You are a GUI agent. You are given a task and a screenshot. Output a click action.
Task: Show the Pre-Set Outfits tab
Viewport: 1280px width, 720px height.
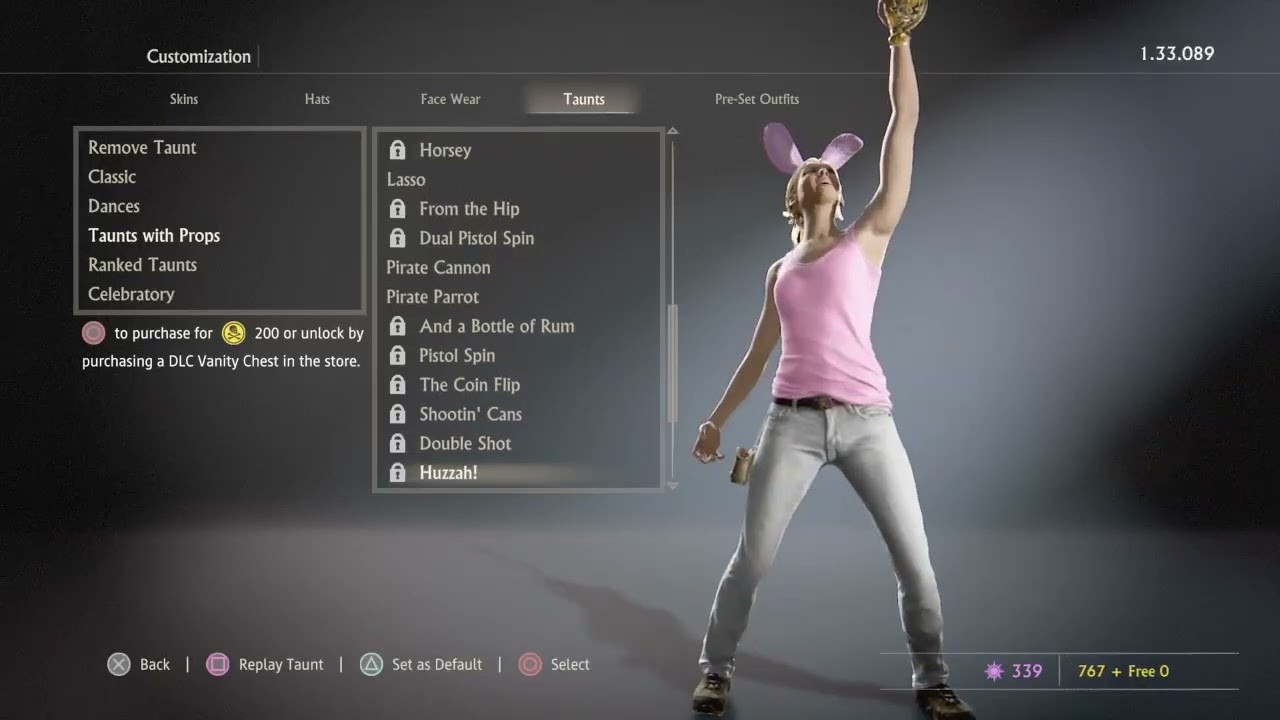[x=756, y=99]
